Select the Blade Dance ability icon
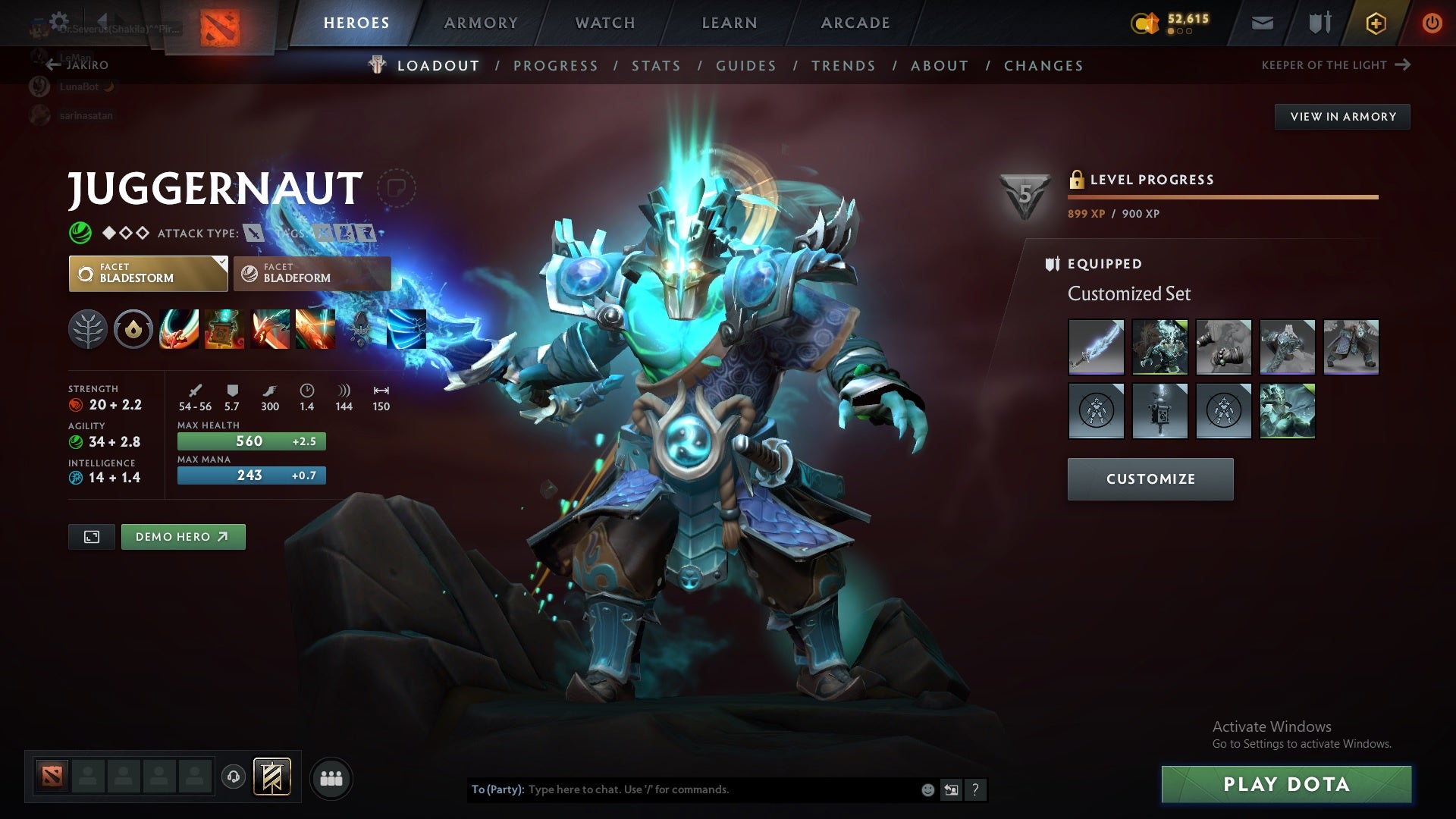This screenshot has height=819, width=1456. point(272,329)
